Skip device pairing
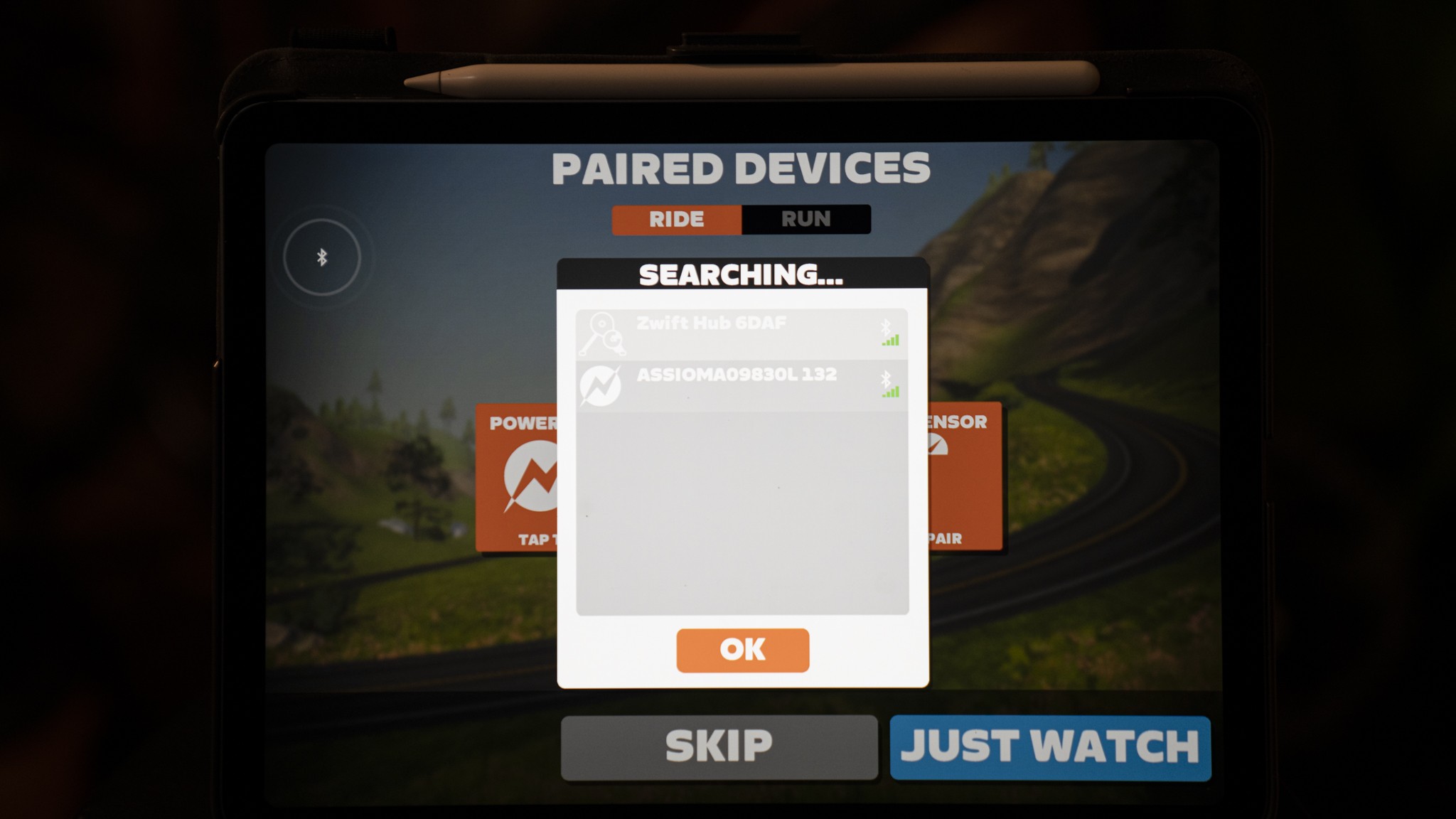Screen dimensions: 1456x819 [719, 747]
